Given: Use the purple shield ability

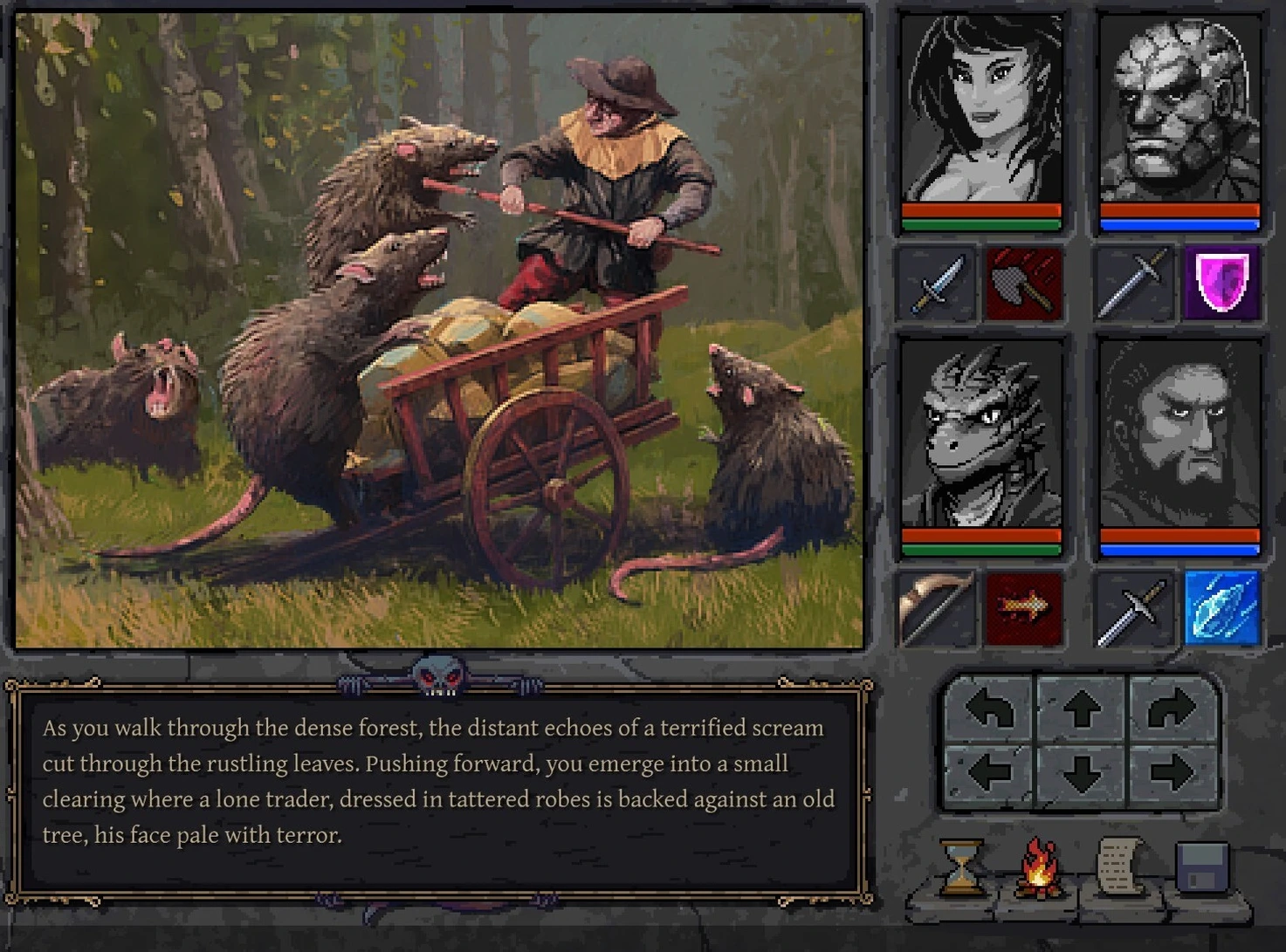Looking at the screenshot, I should (1221, 283).
